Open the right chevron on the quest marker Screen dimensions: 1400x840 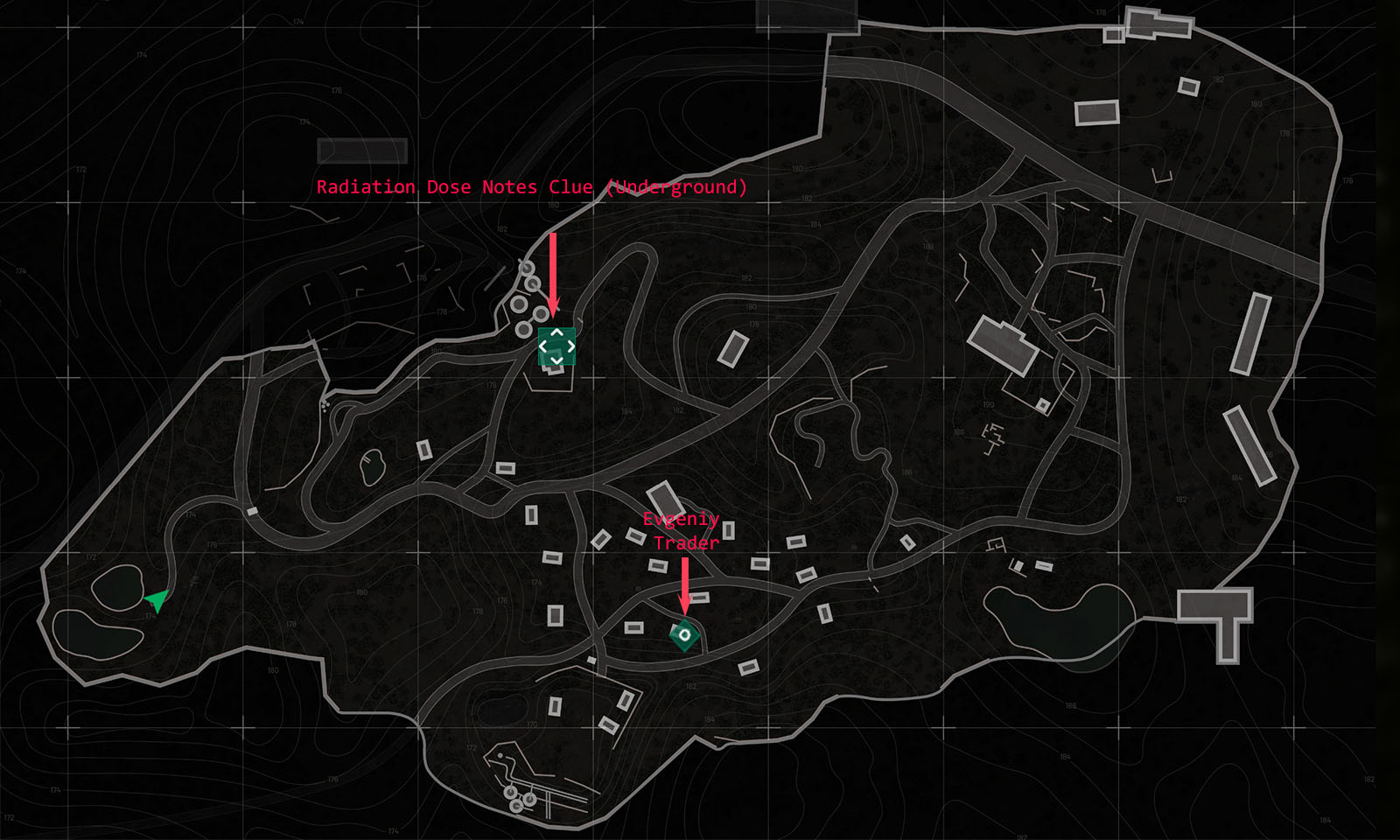pos(570,345)
